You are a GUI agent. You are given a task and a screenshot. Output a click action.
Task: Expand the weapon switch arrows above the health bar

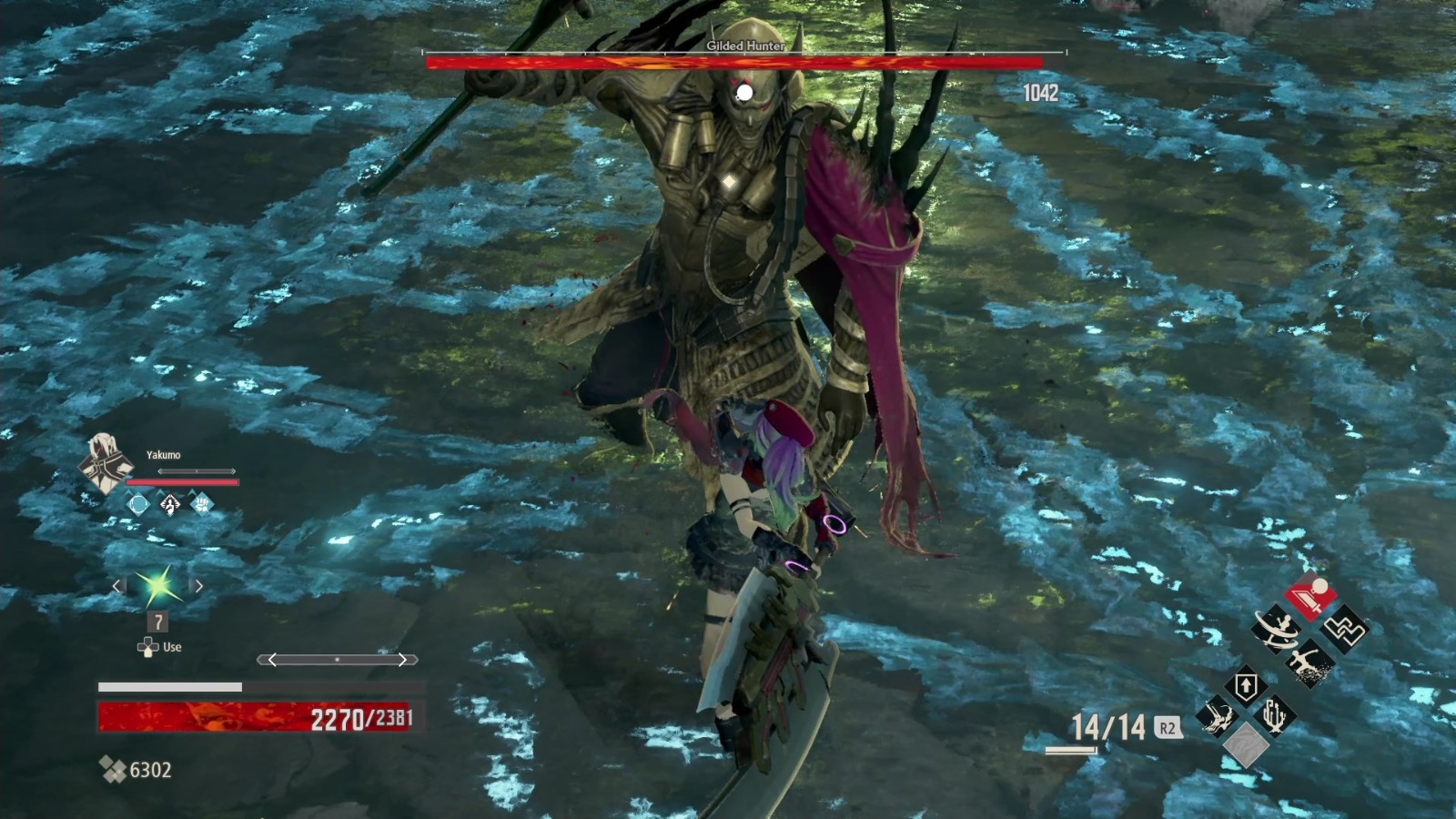tap(337, 658)
